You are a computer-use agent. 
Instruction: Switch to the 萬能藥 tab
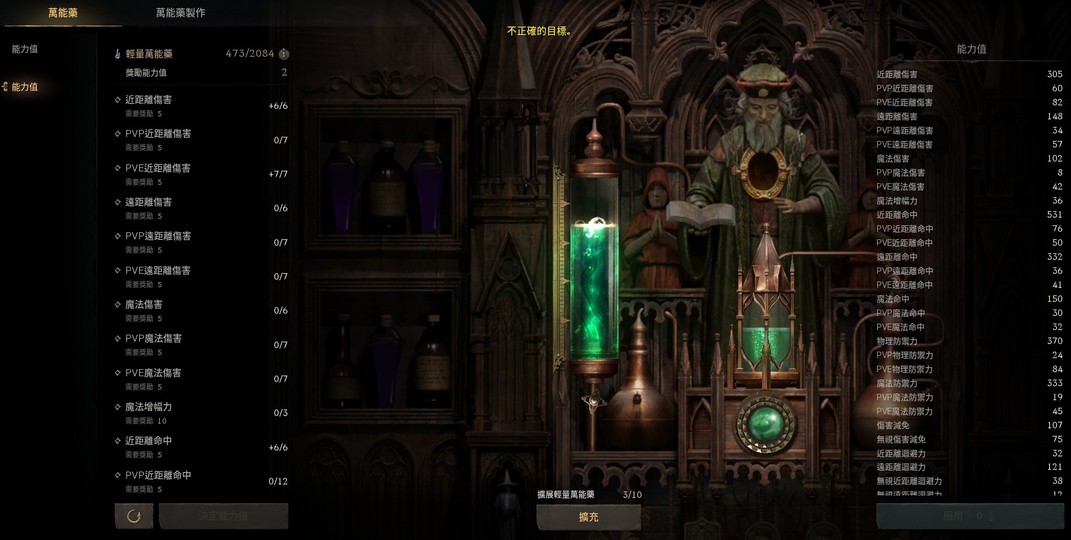(62, 13)
